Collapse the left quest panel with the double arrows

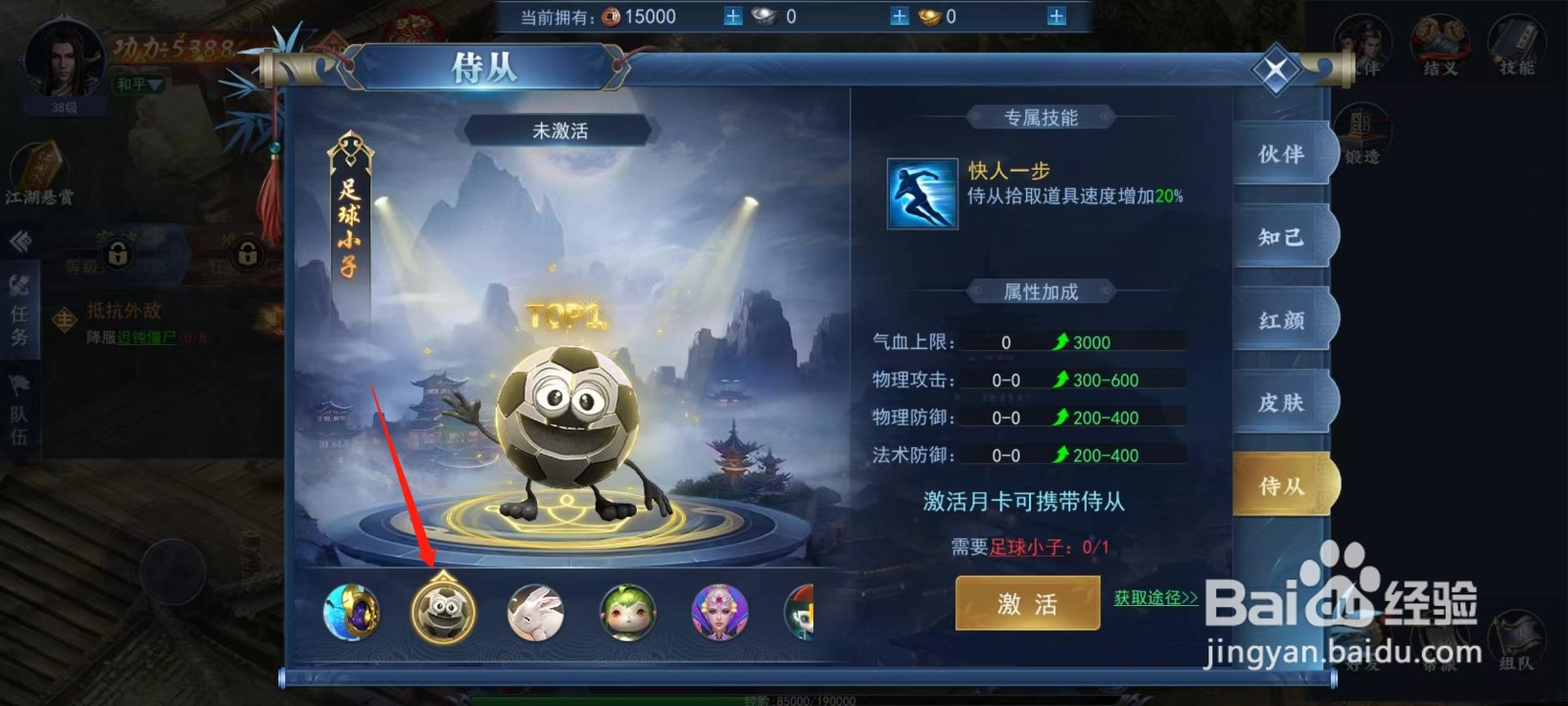[x=22, y=240]
